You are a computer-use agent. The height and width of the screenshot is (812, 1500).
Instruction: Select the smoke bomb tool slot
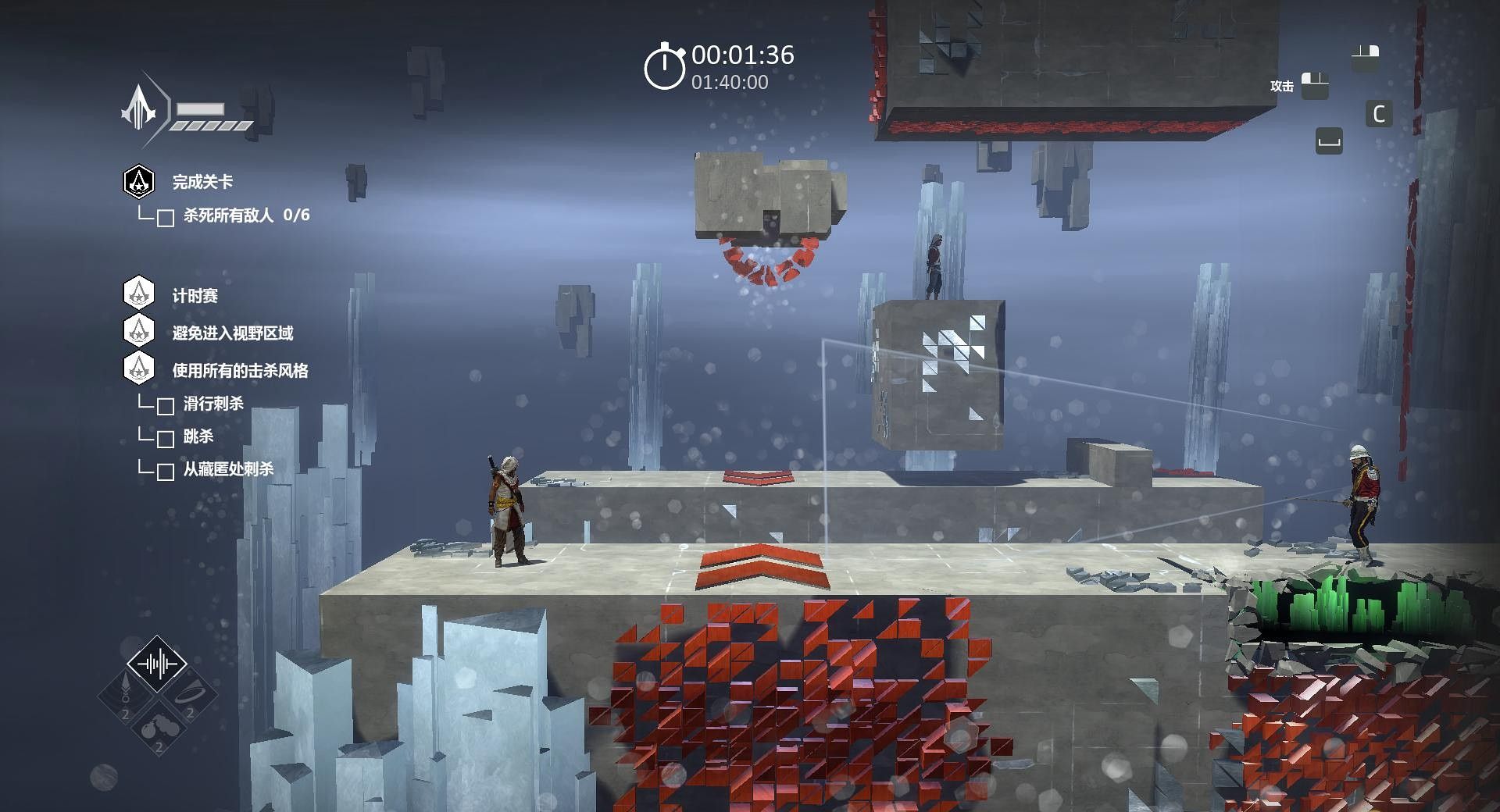coord(157,728)
